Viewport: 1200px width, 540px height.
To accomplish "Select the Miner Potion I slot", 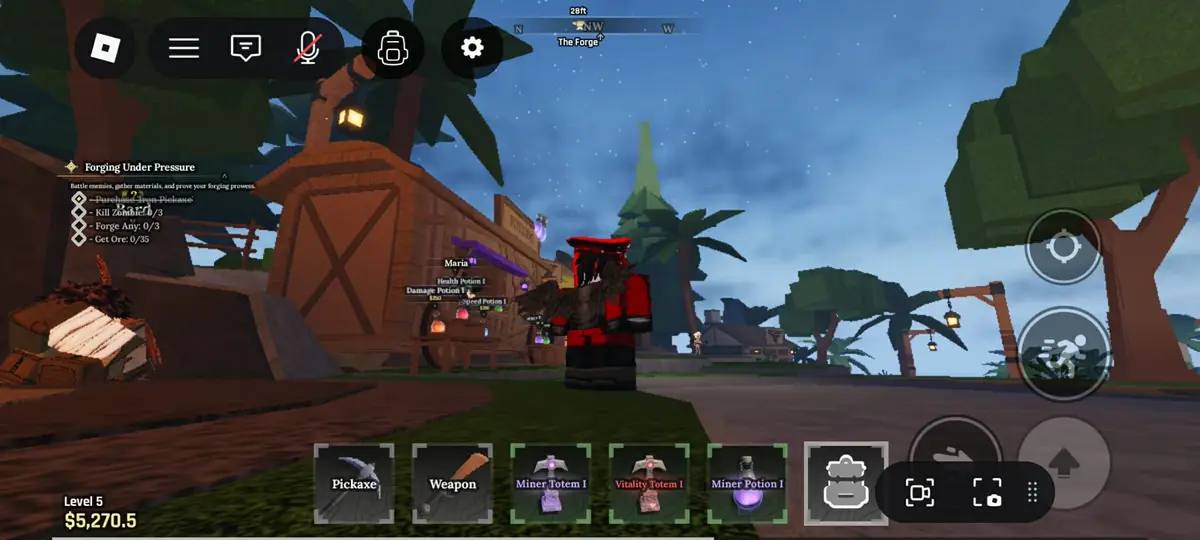I will coord(747,484).
